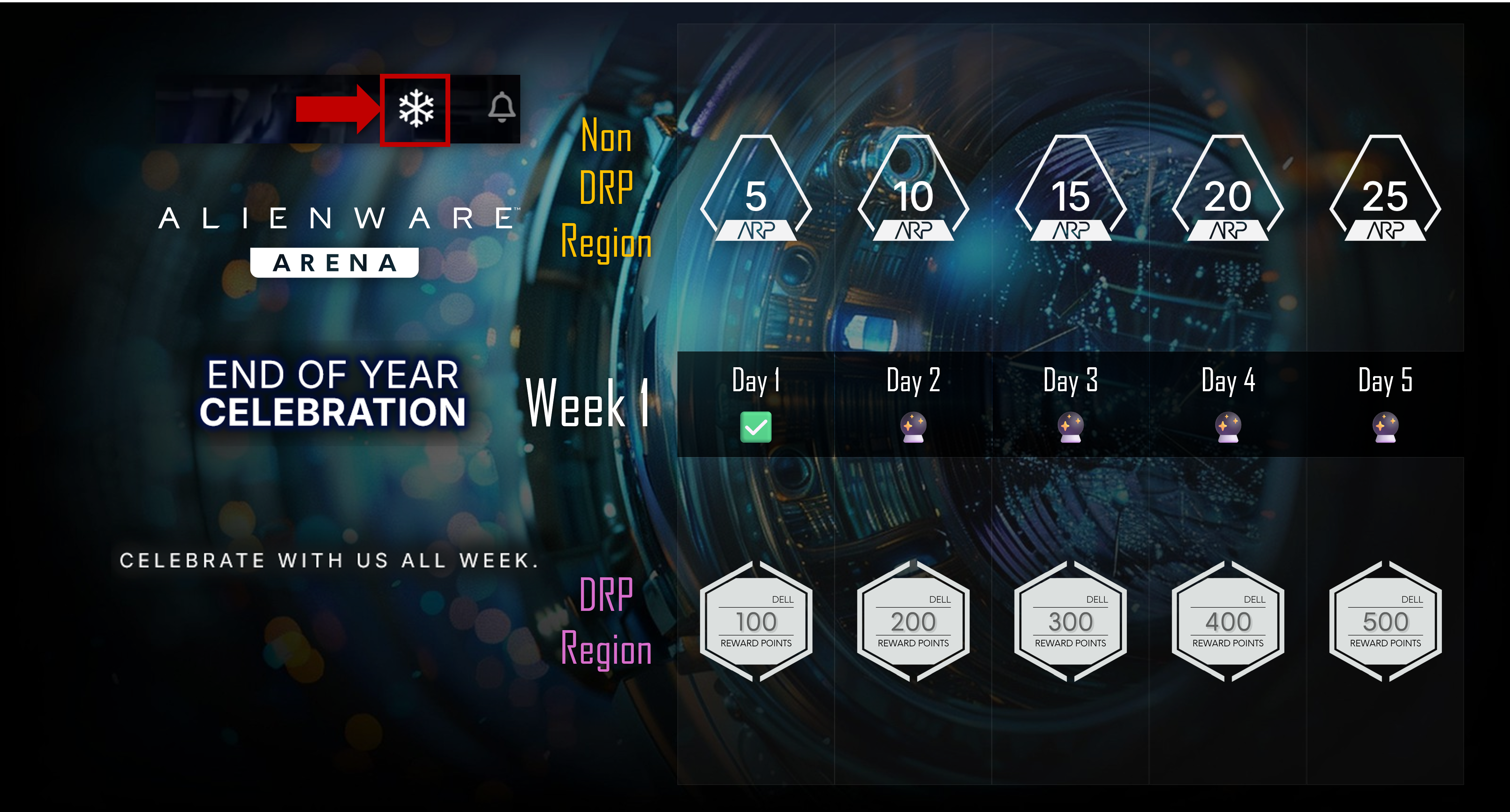Choose the Dell 200 Reward Points badge

coord(913,622)
